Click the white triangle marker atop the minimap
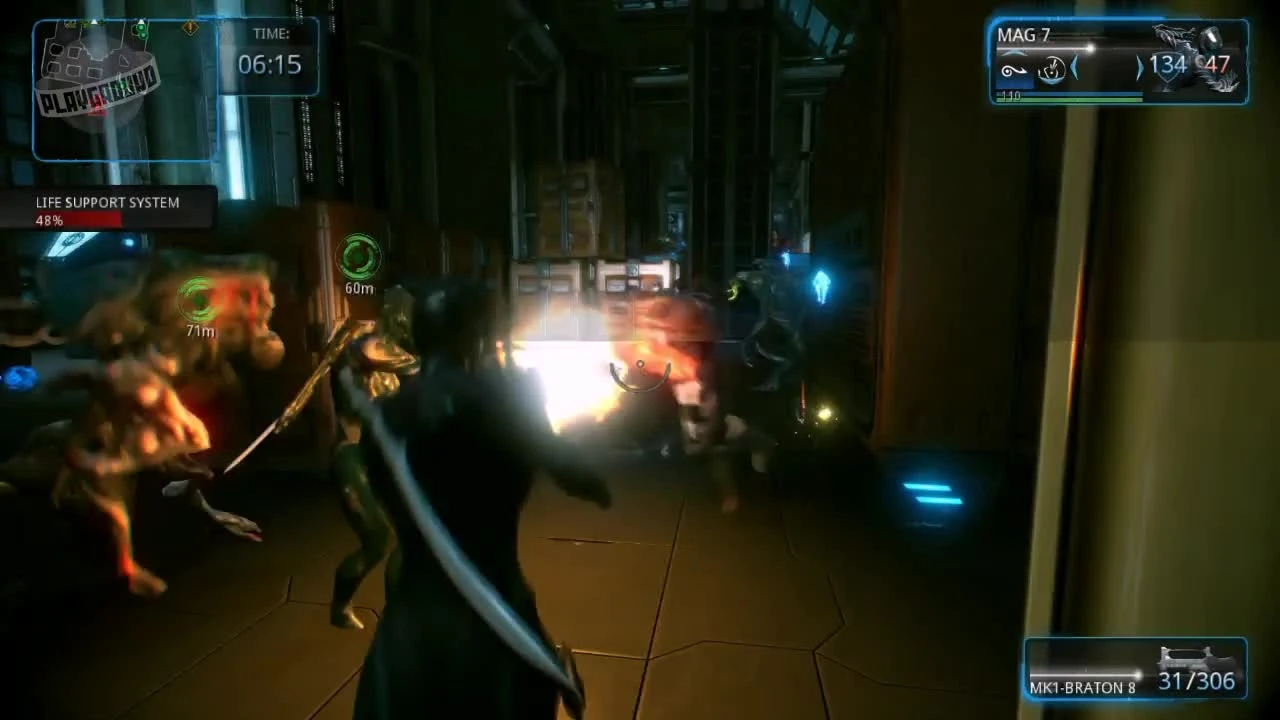Viewport: 1280px width, 720px height. [x=94, y=21]
